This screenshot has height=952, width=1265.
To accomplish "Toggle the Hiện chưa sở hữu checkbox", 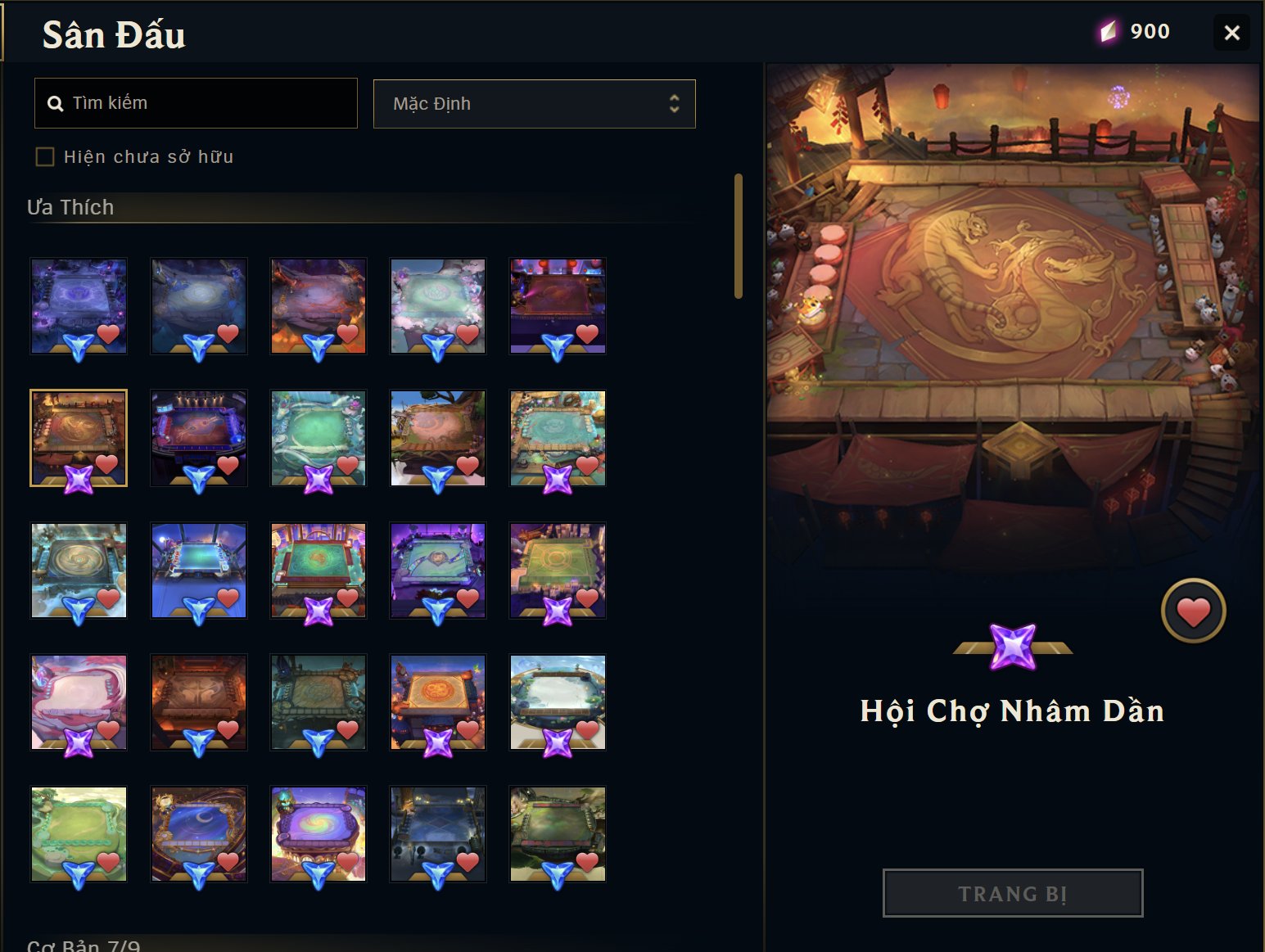I will pyautogui.click(x=45, y=156).
